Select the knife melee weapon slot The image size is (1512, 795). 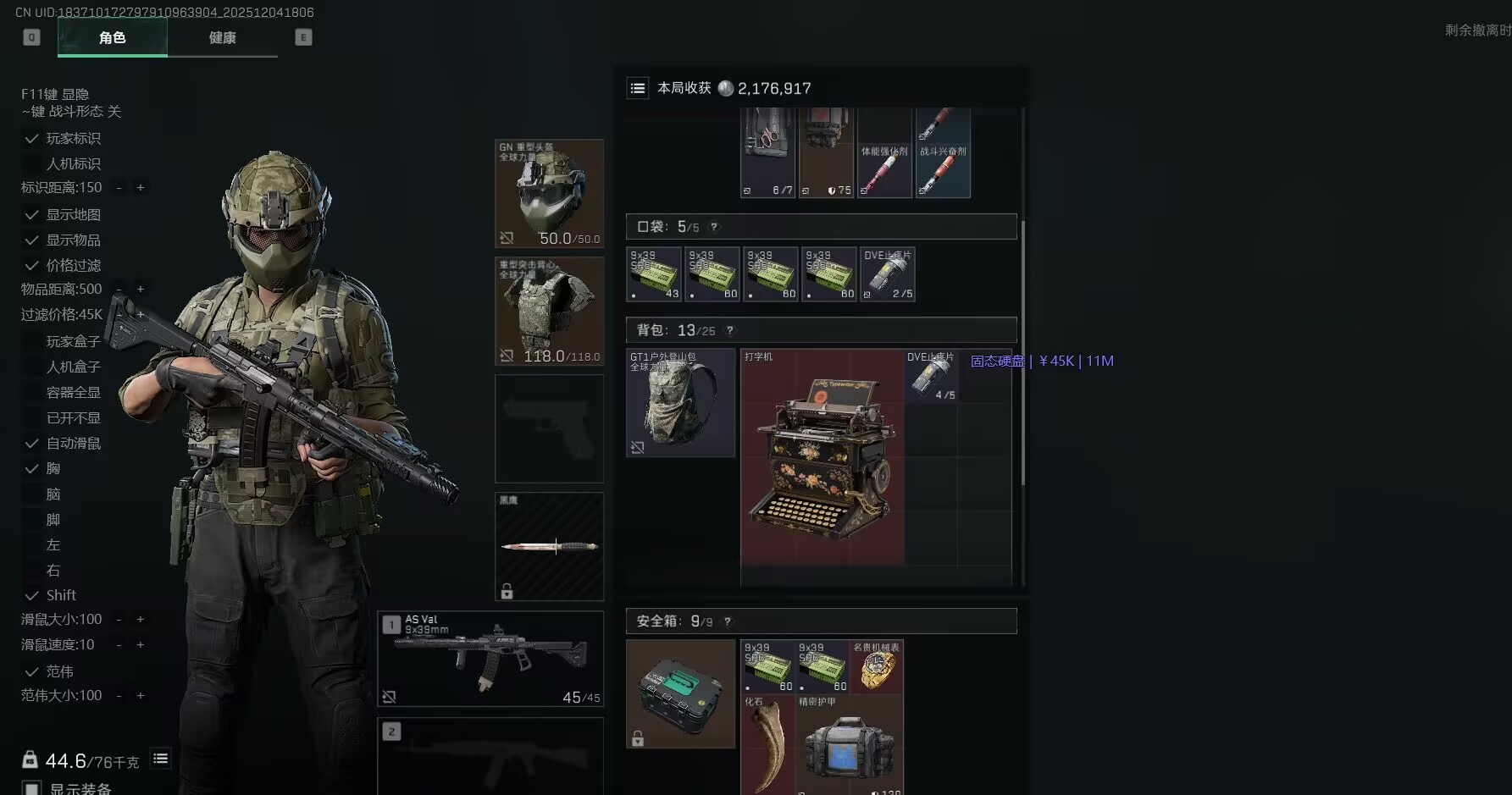coord(549,546)
